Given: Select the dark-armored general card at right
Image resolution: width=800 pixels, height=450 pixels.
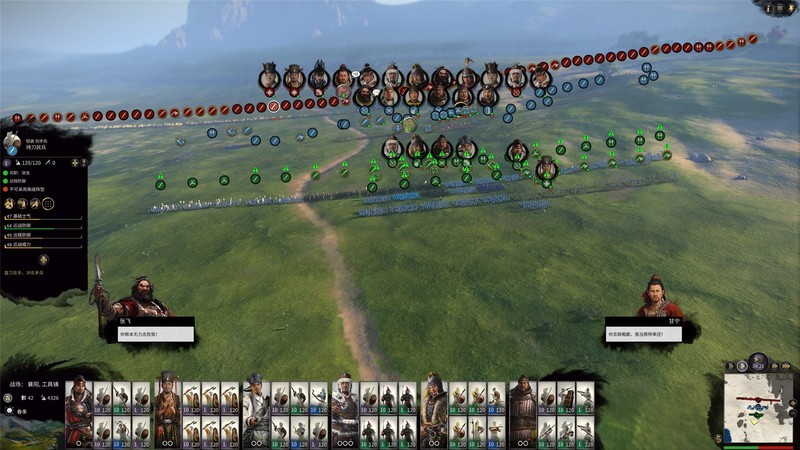Looking at the screenshot, I should (522, 411).
